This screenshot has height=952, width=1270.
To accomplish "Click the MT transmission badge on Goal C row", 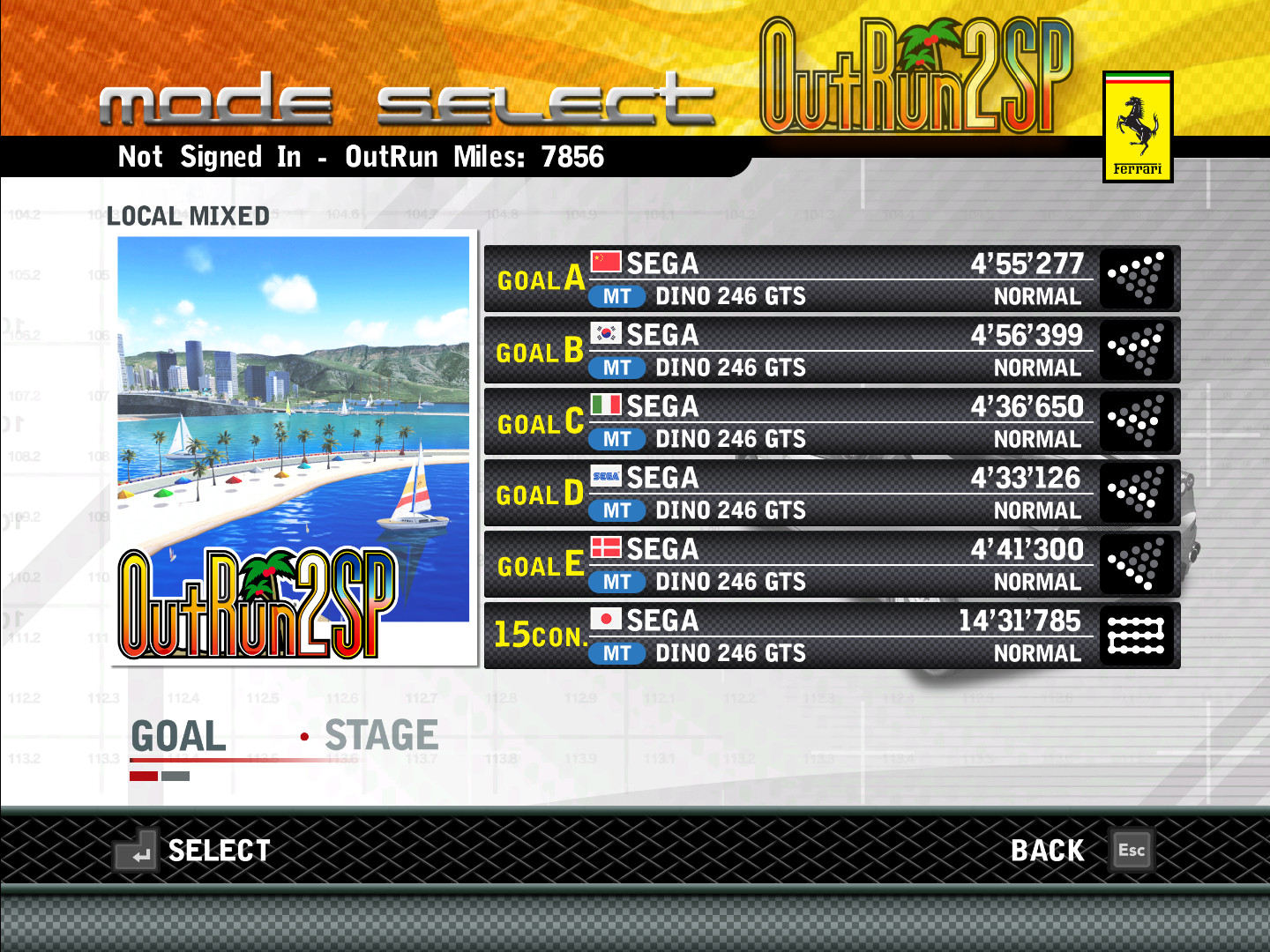I will click(618, 439).
